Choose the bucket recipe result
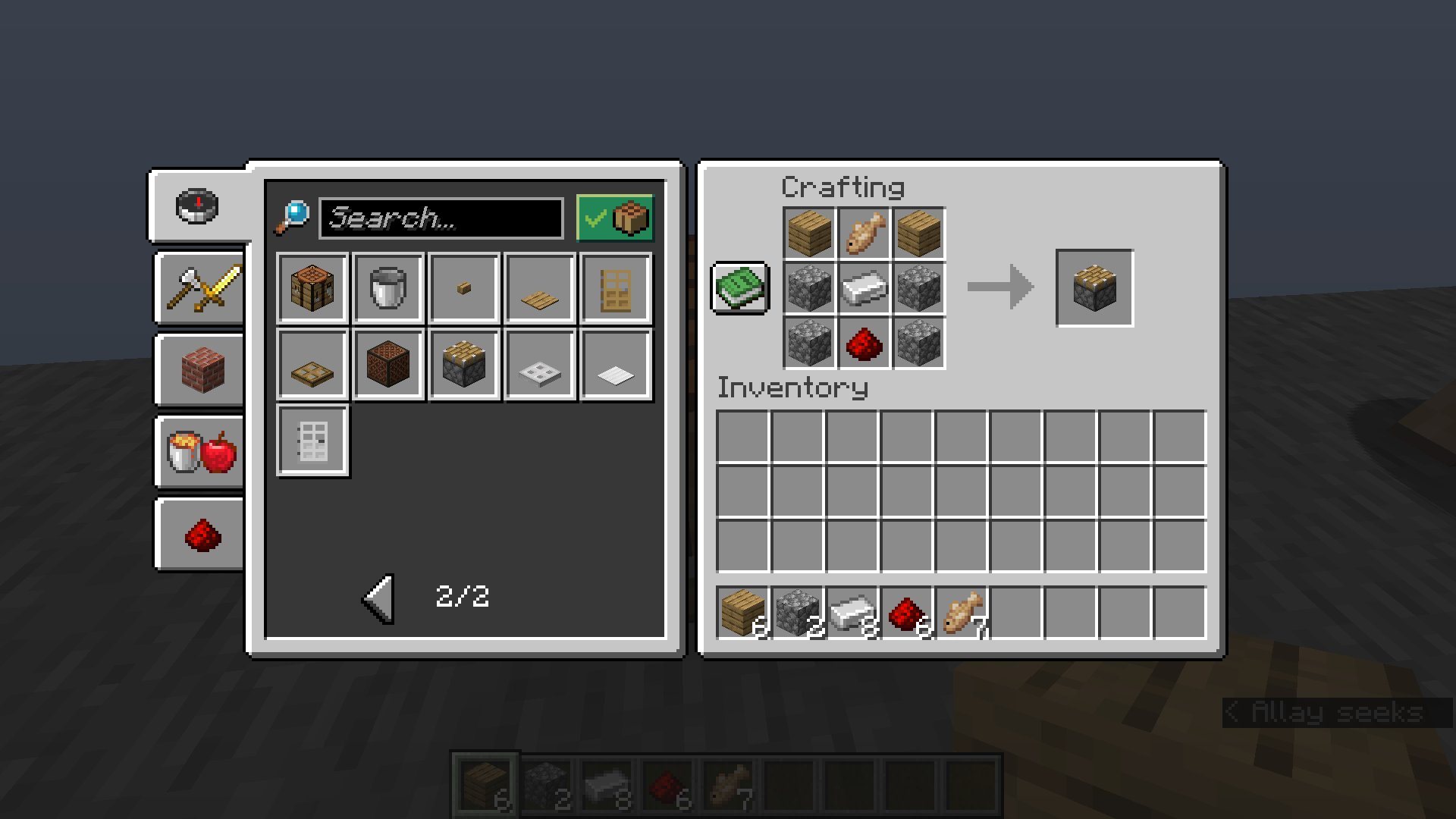This screenshot has width=1456, height=819. pyautogui.click(x=388, y=289)
